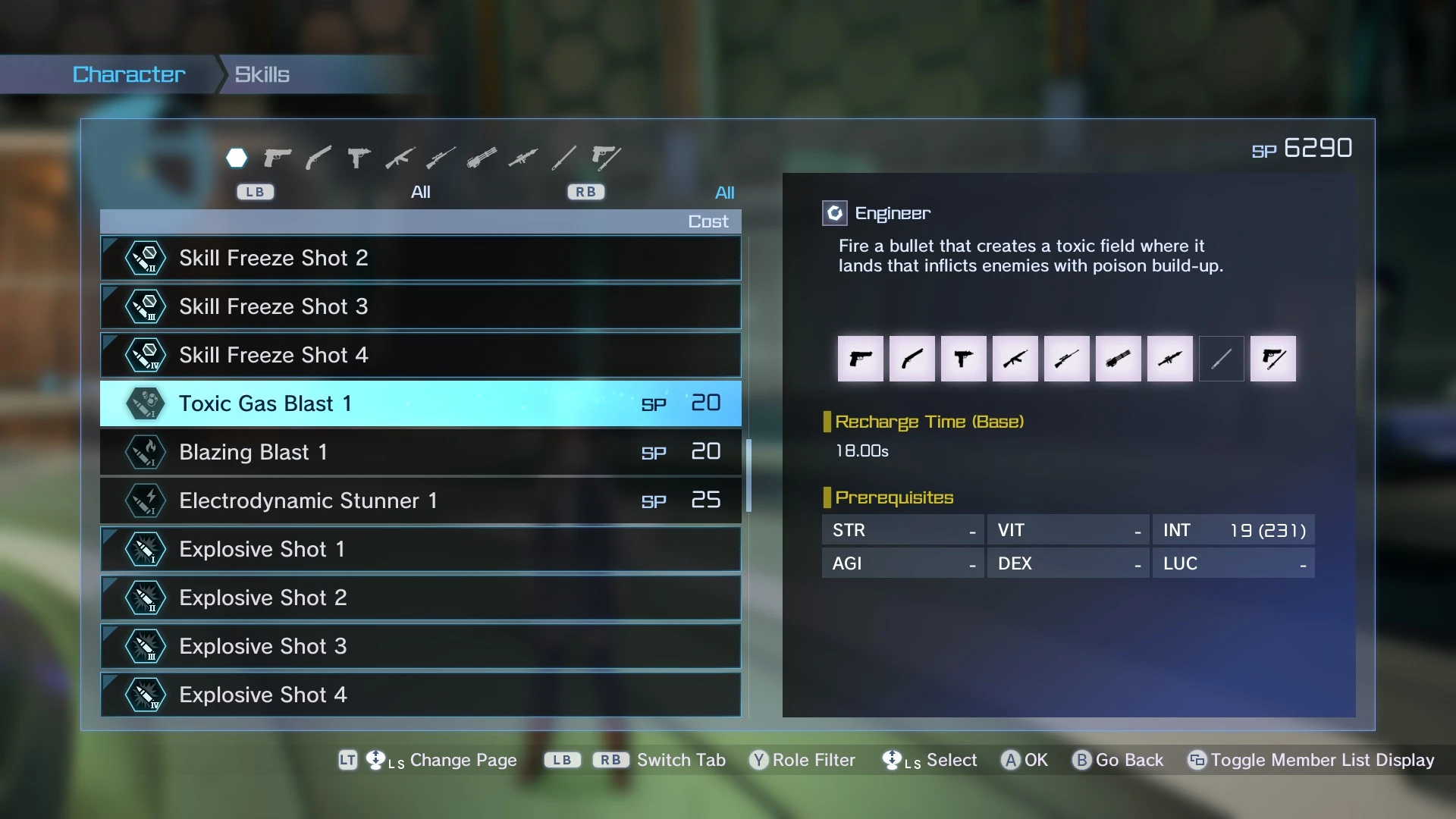Screen dimensions: 1456x819
Task: Select the gatling gun weapon filter tab
Action: coord(482,158)
